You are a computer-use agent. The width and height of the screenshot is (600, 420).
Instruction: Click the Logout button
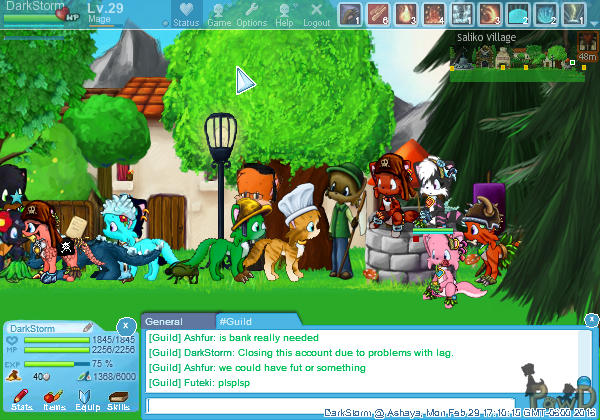click(x=316, y=15)
